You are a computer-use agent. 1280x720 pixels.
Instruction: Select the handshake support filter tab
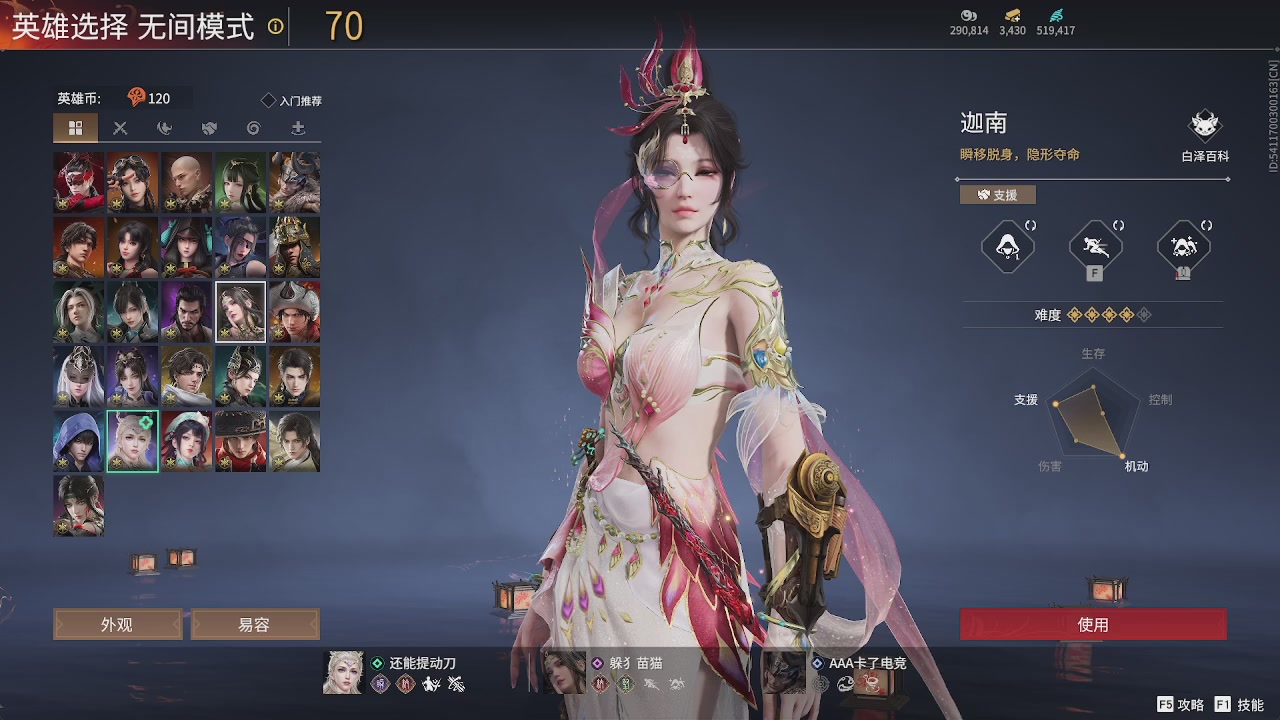click(x=209, y=128)
